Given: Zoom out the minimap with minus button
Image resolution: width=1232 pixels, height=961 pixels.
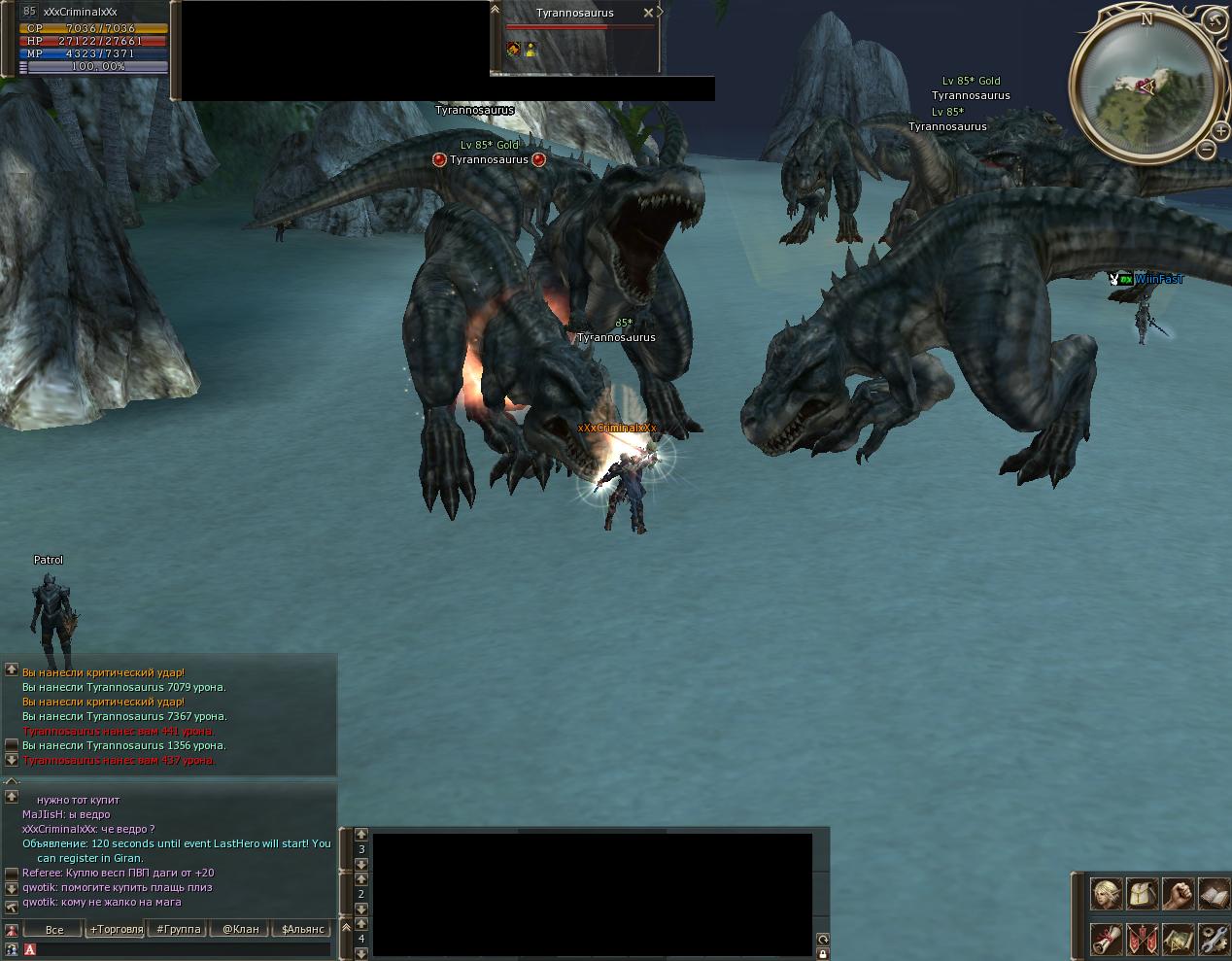Looking at the screenshot, I should 1206,150.
